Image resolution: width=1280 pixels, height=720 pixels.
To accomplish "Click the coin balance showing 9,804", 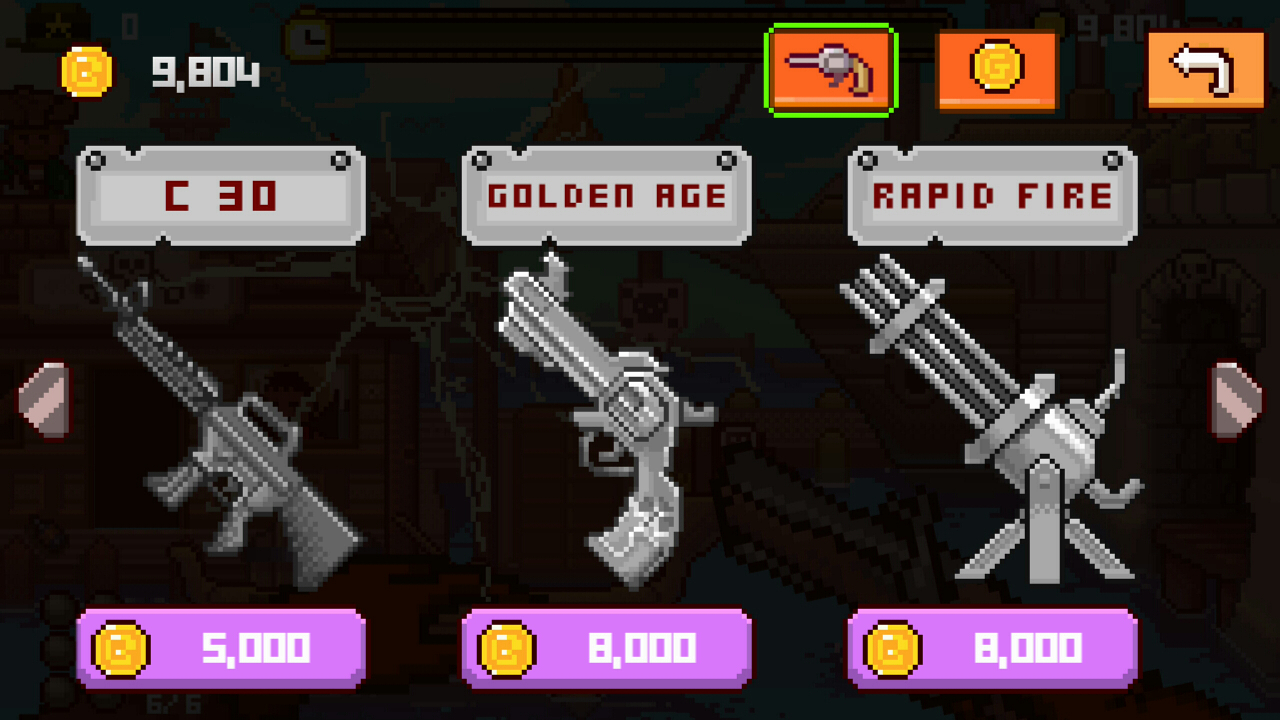I will pos(205,71).
